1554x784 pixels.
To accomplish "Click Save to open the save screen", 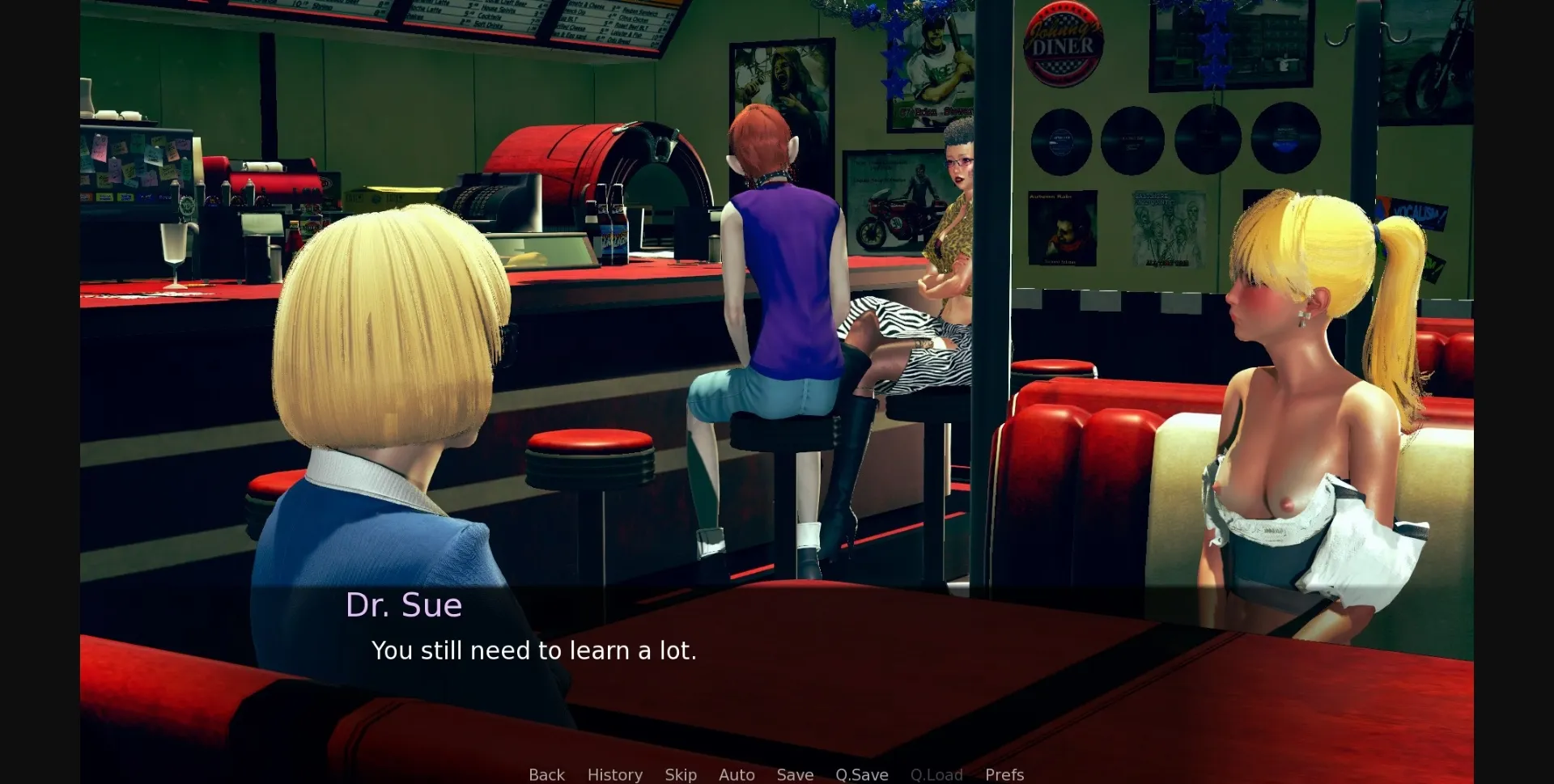I will pyautogui.click(x=794, y=774).
